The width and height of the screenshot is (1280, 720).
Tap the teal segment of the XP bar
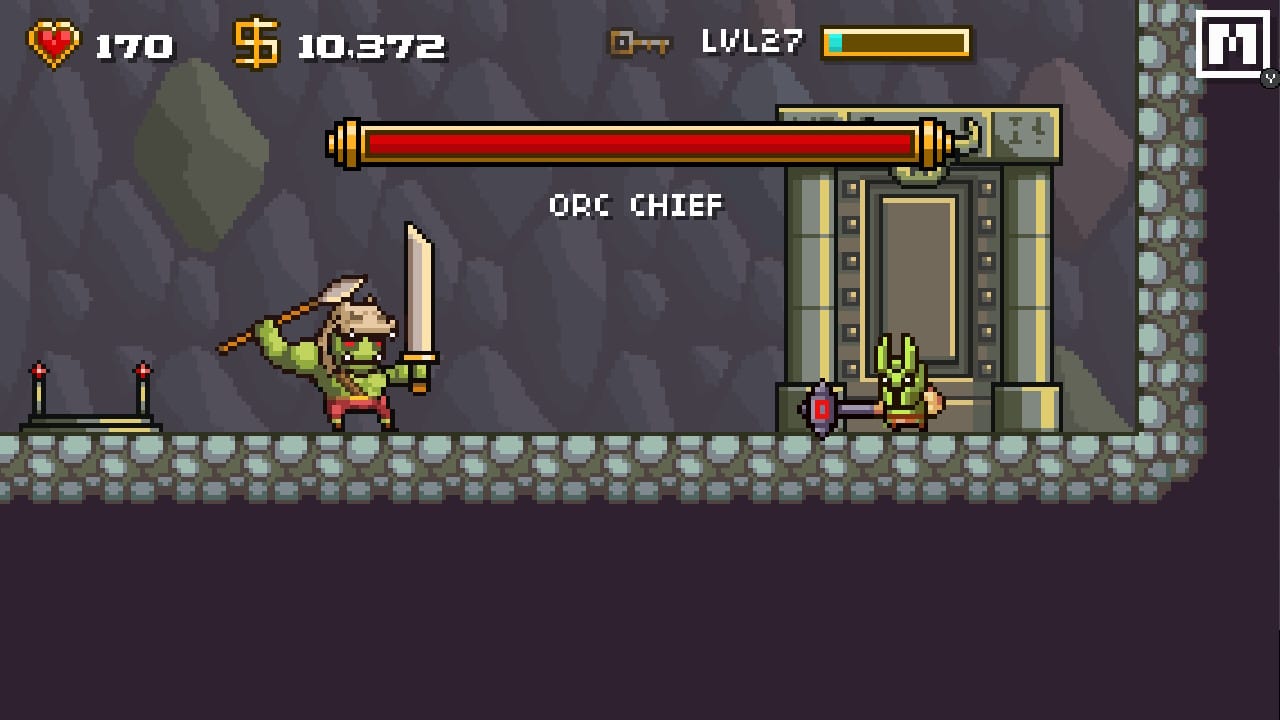pos(835,42)
